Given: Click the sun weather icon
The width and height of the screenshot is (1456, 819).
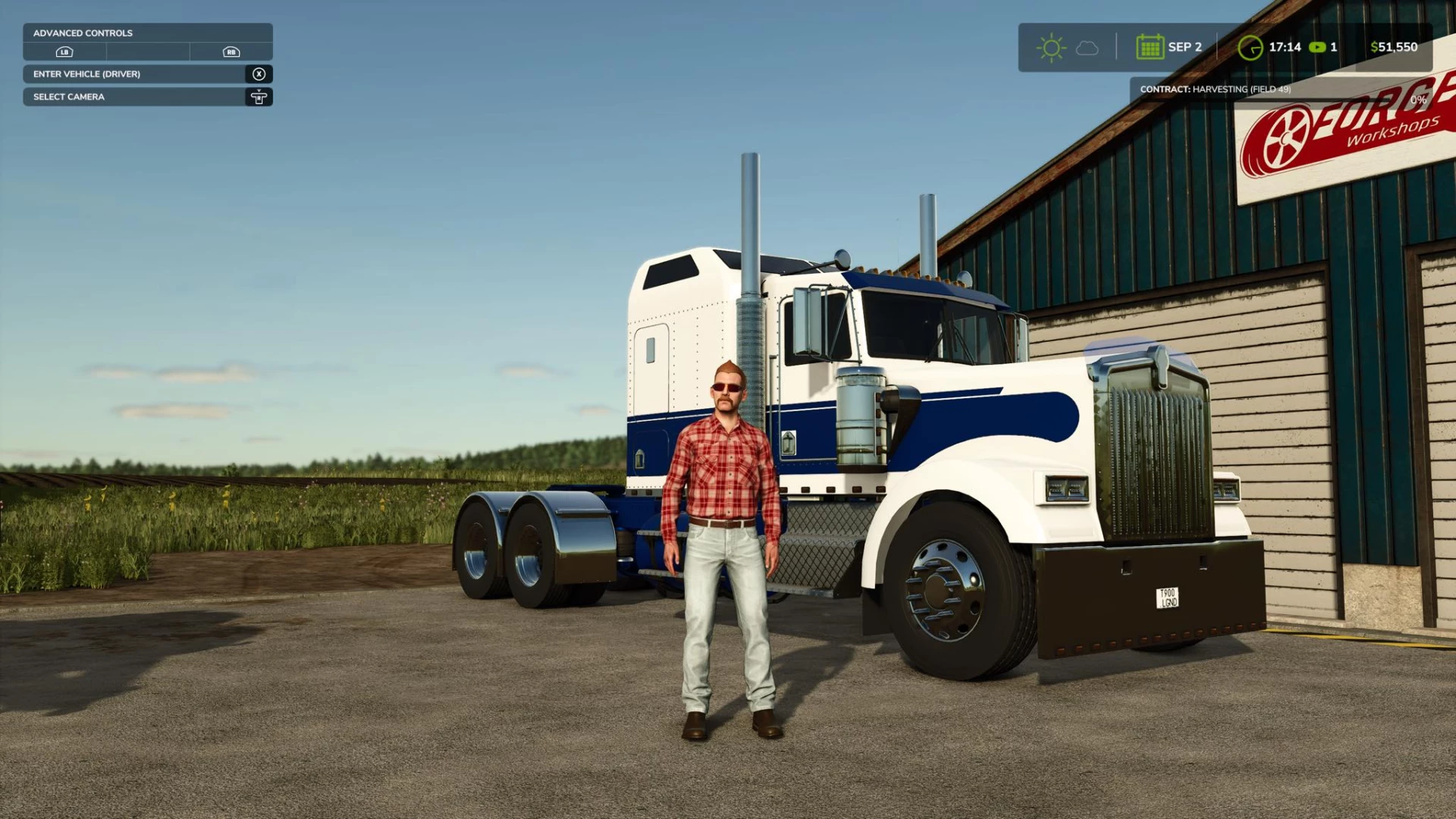Looking at the screenshot, I should tap(1052, 47).
